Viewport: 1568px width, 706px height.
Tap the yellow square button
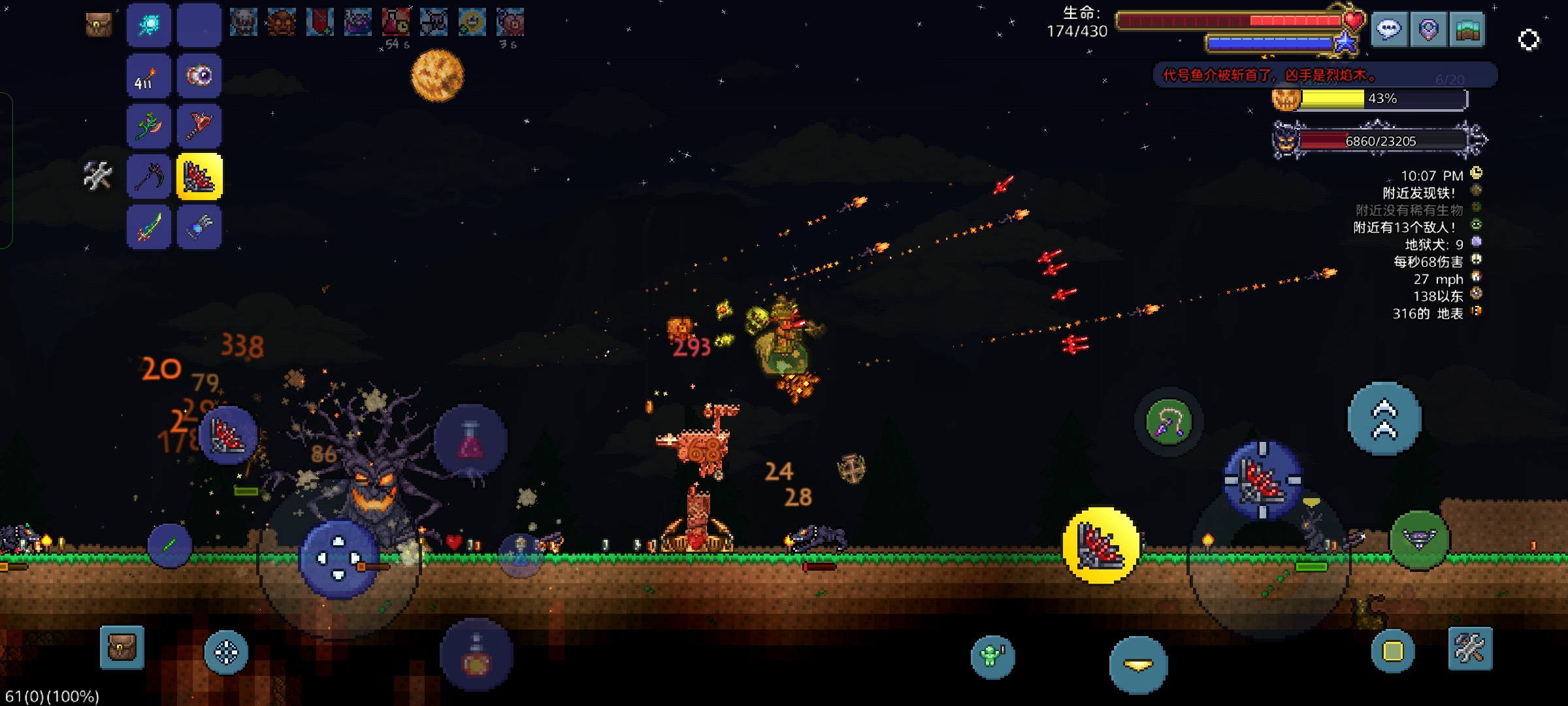click(1392, 651)
